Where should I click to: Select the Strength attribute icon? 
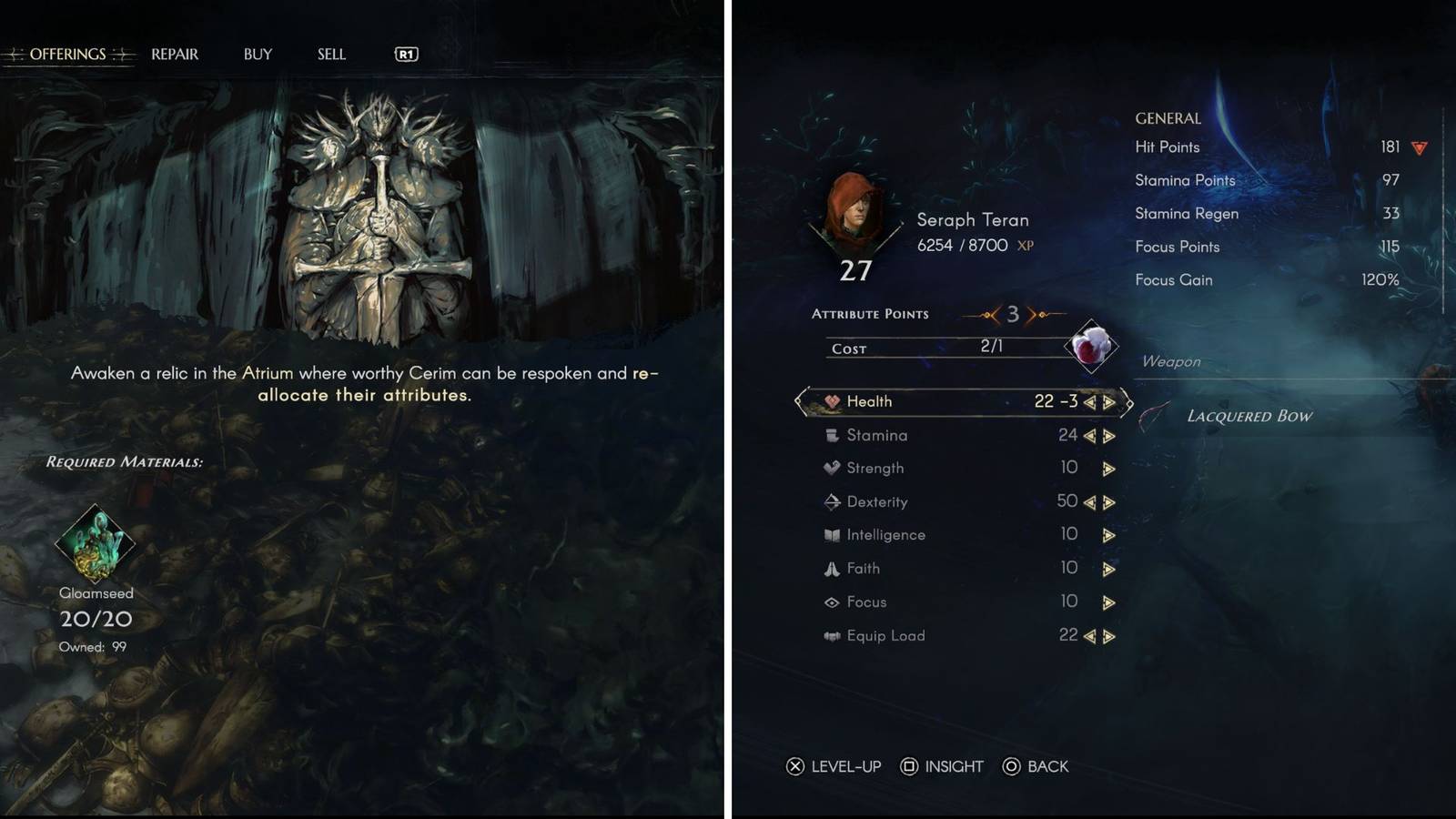click(x=830, y=468)
